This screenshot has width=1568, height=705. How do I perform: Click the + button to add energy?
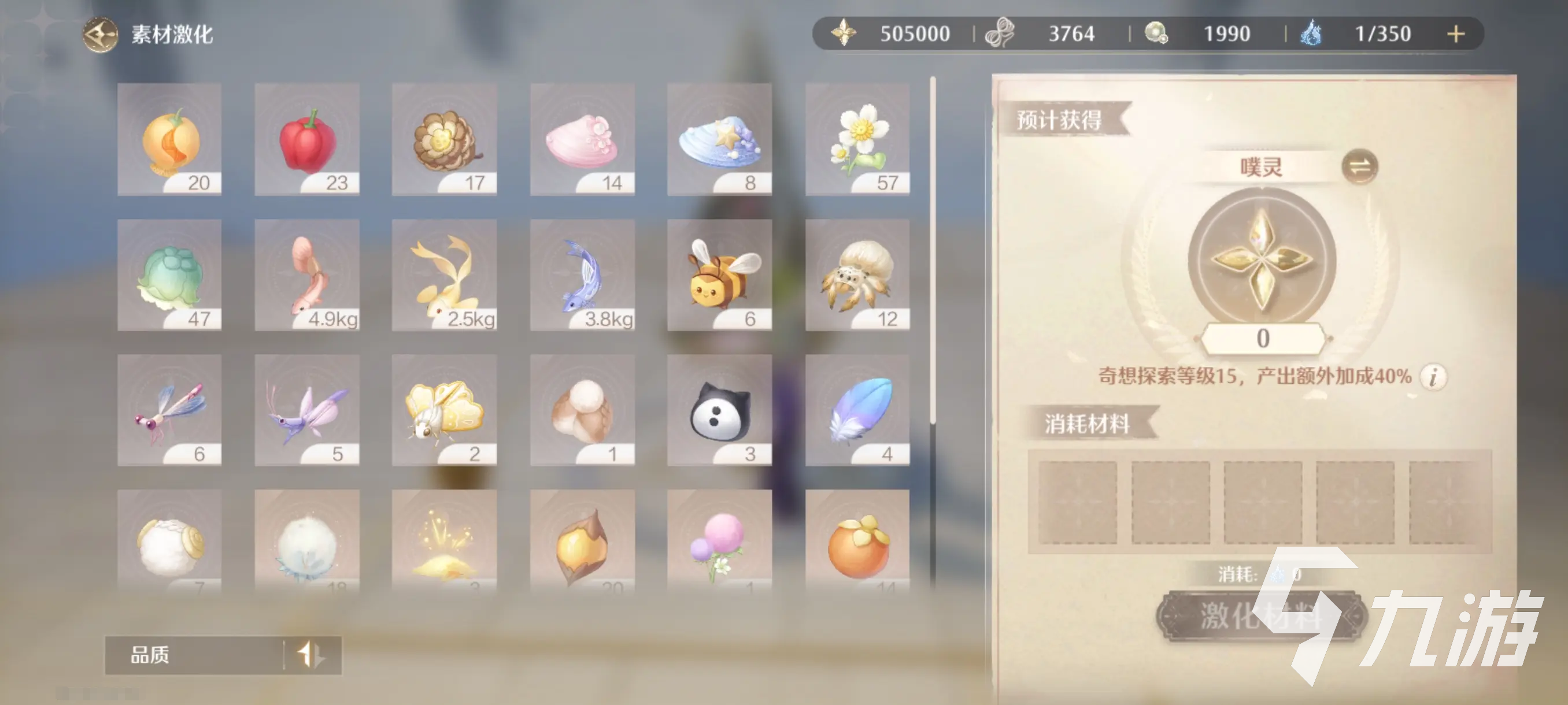click(1457, 34)
